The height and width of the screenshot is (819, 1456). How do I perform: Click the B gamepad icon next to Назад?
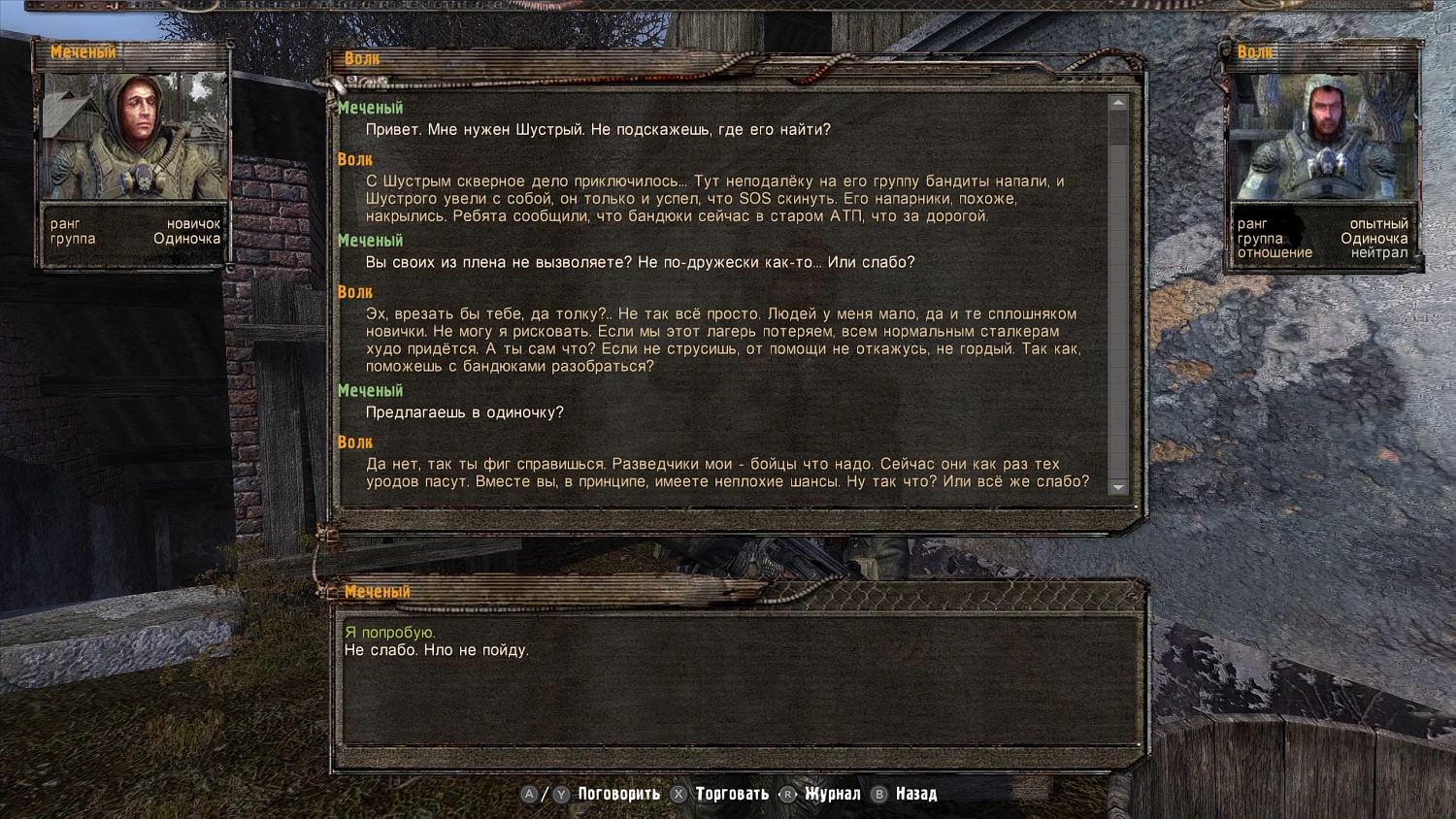(880, 793)
